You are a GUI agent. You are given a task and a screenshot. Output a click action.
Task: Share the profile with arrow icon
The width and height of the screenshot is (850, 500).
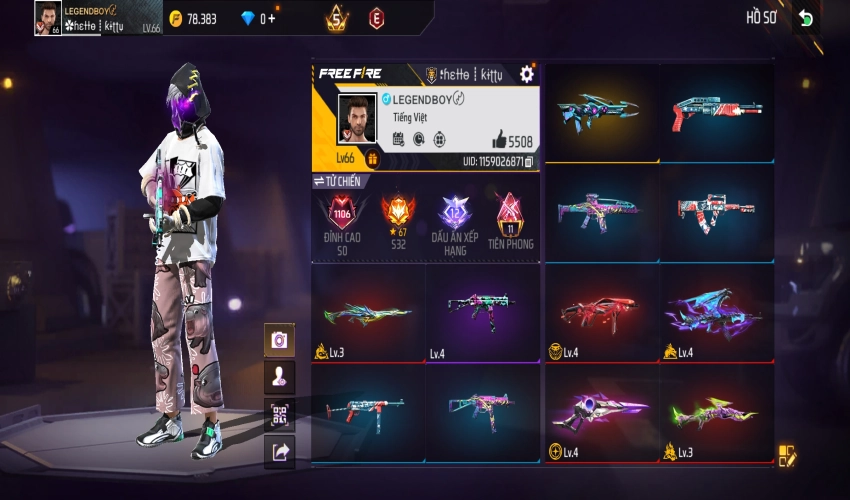279,452
